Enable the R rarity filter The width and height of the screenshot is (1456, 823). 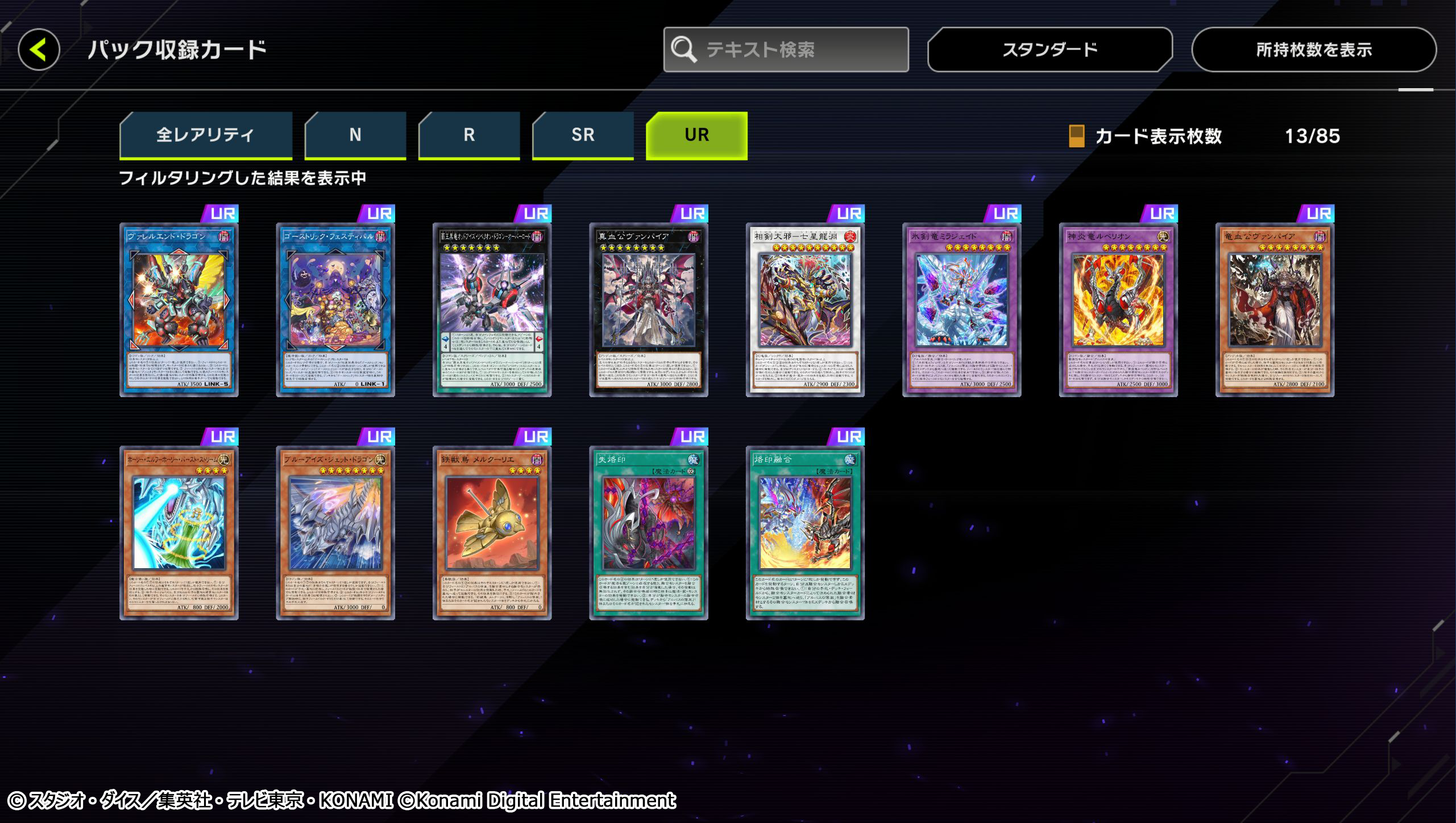pos(468,135)
